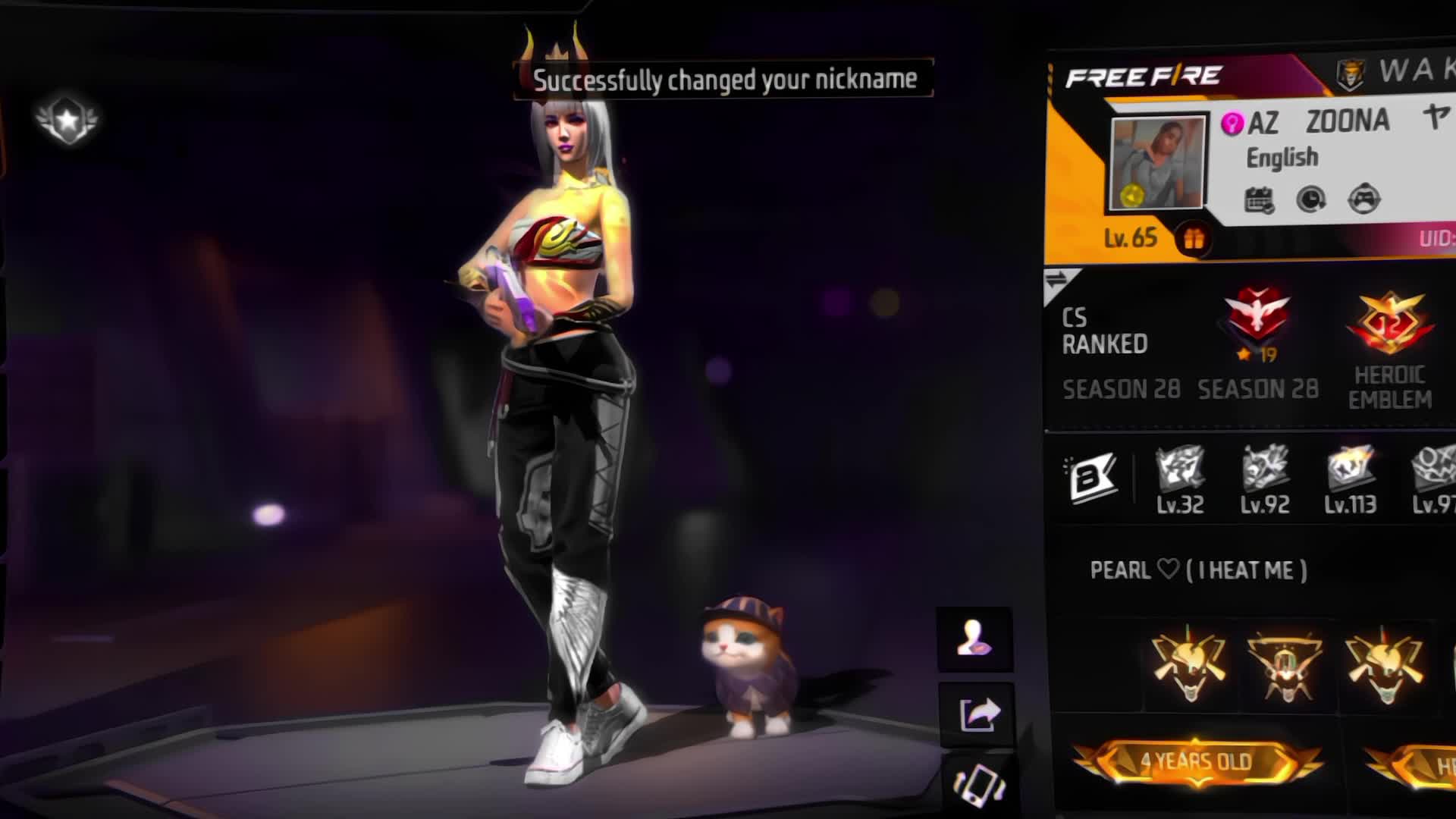The image size is (1456, 819).
Task: Click the clock icon on profile card
Action: pyautogui.click(x=1311, y=200)
